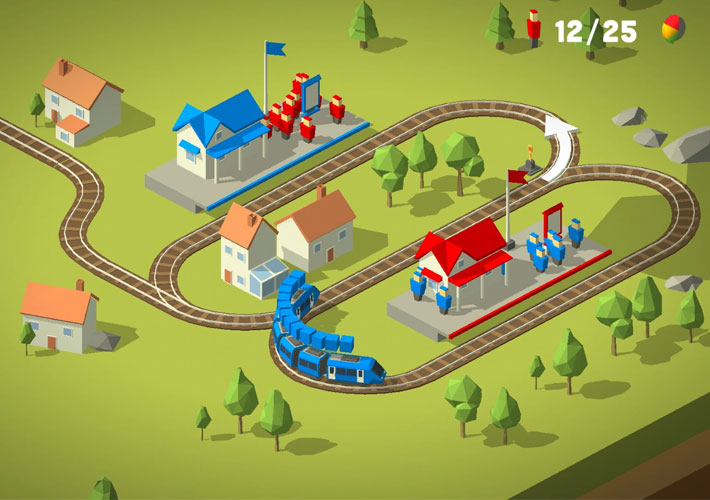
Task: Click the multicolored ball icon
Action: pos(673,29)
